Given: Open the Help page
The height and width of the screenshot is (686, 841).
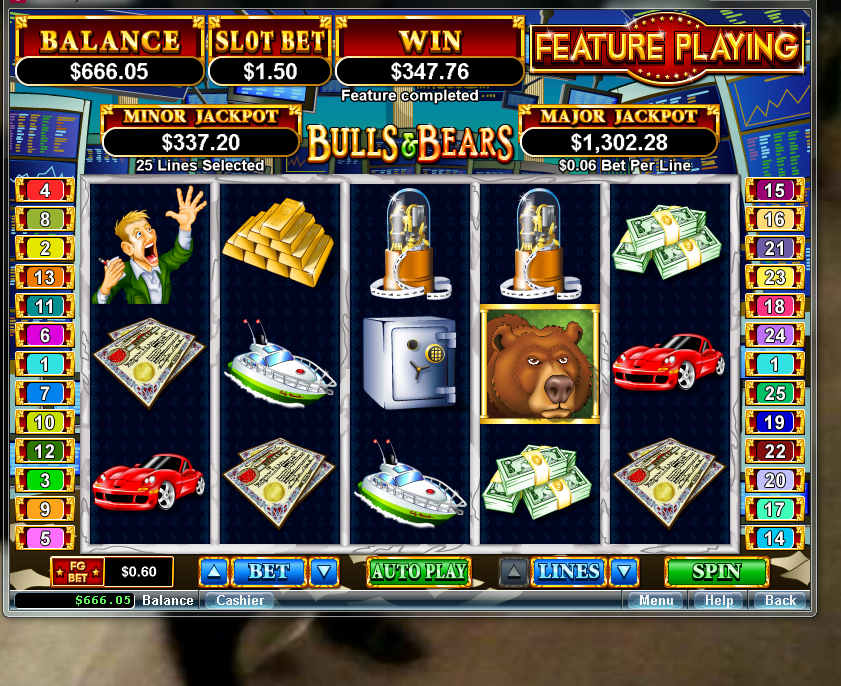Looking at the screenshot, I should tap(719, 600).
